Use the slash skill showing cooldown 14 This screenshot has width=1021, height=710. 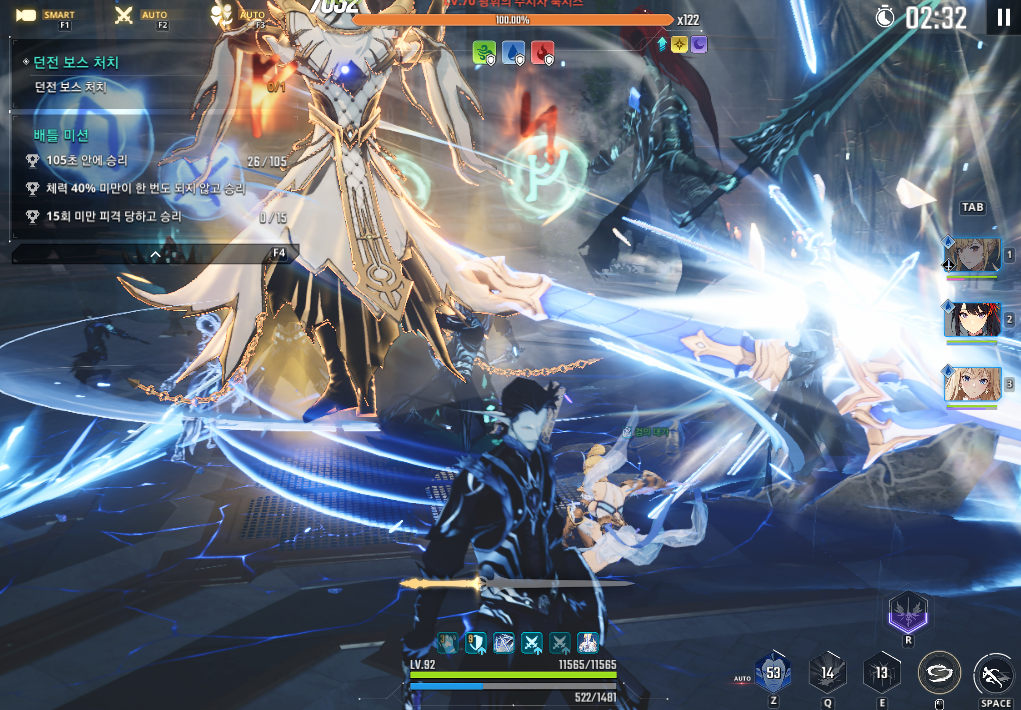pyautogui.click(x=827, y=672)
